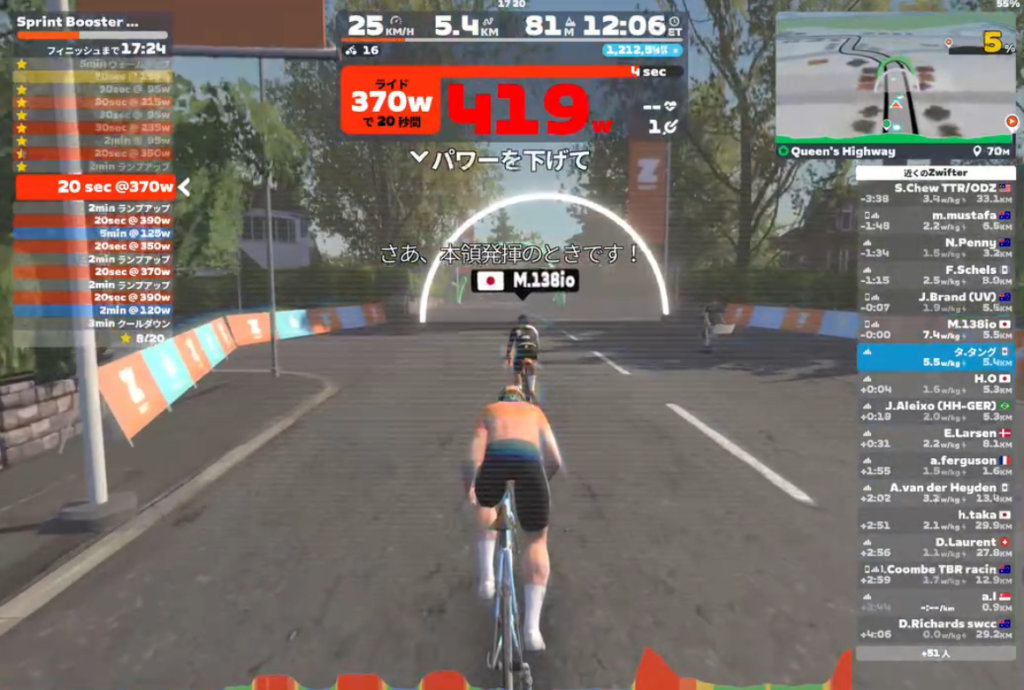Pick D.Laurent in the riders list
Image resolution: width=1024 pixels, height=690 pixels.
point(935,547)
